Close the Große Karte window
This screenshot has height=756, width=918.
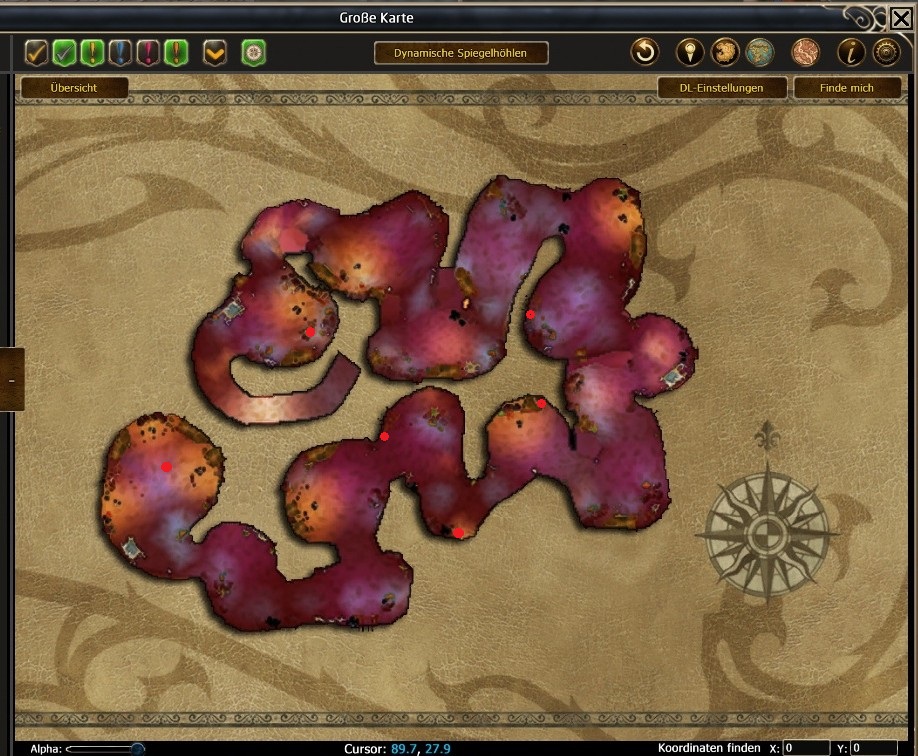(900, 18)
